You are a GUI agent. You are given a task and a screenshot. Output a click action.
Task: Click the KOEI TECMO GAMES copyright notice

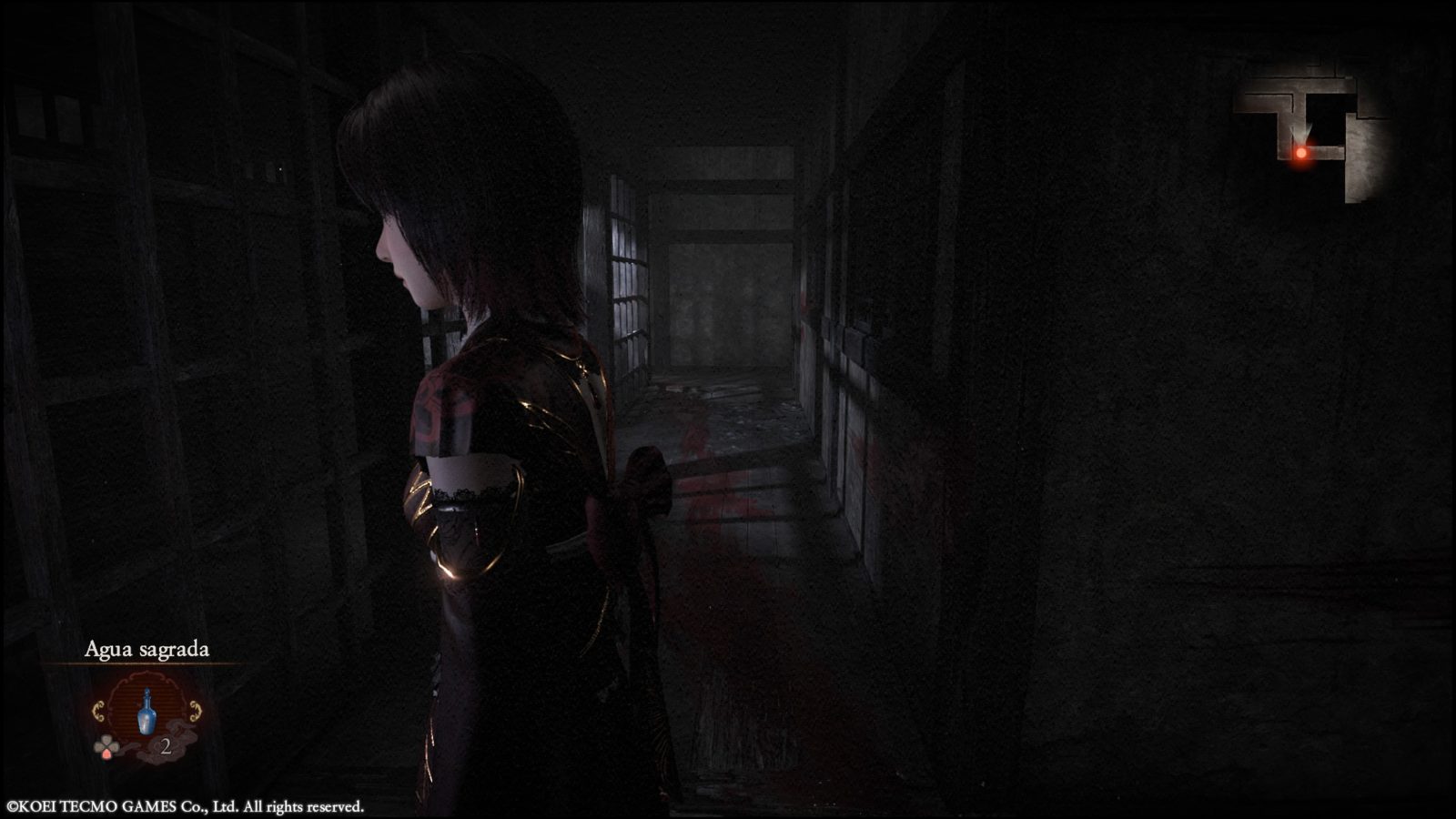tap(182, 804)
